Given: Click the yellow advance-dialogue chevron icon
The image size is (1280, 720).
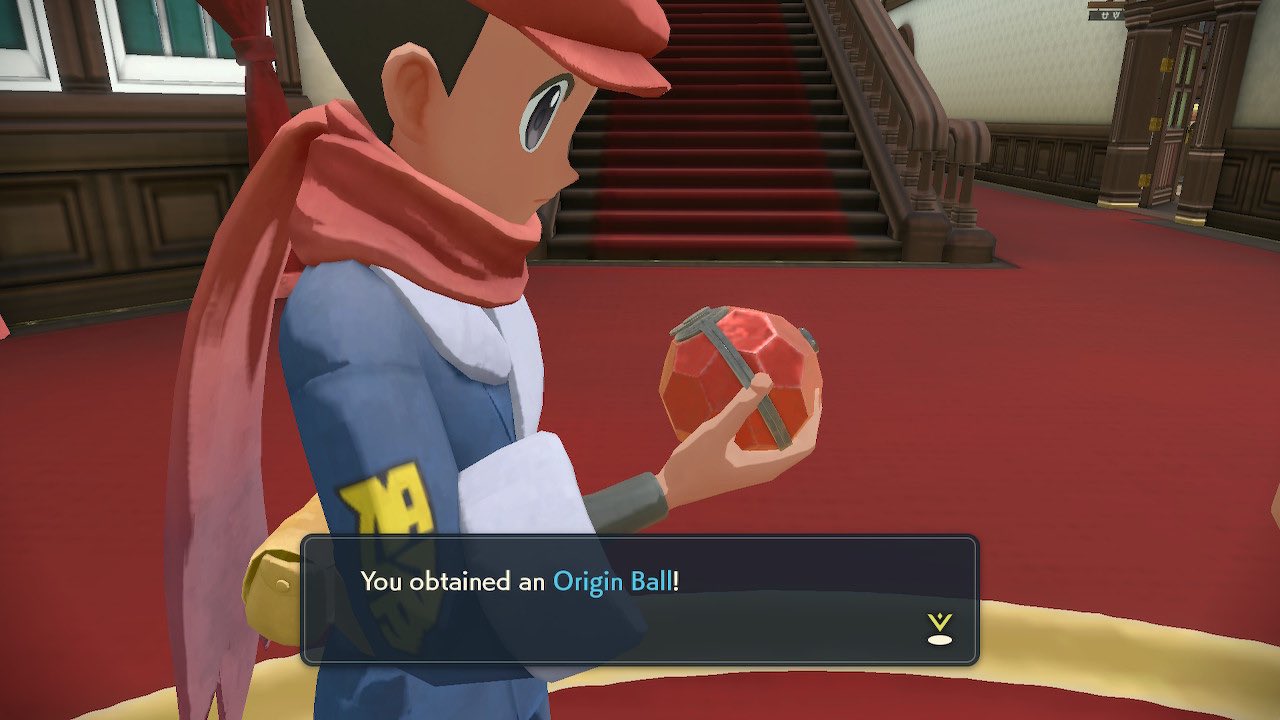Looking at the screenshot, I should tap(938, 621).
